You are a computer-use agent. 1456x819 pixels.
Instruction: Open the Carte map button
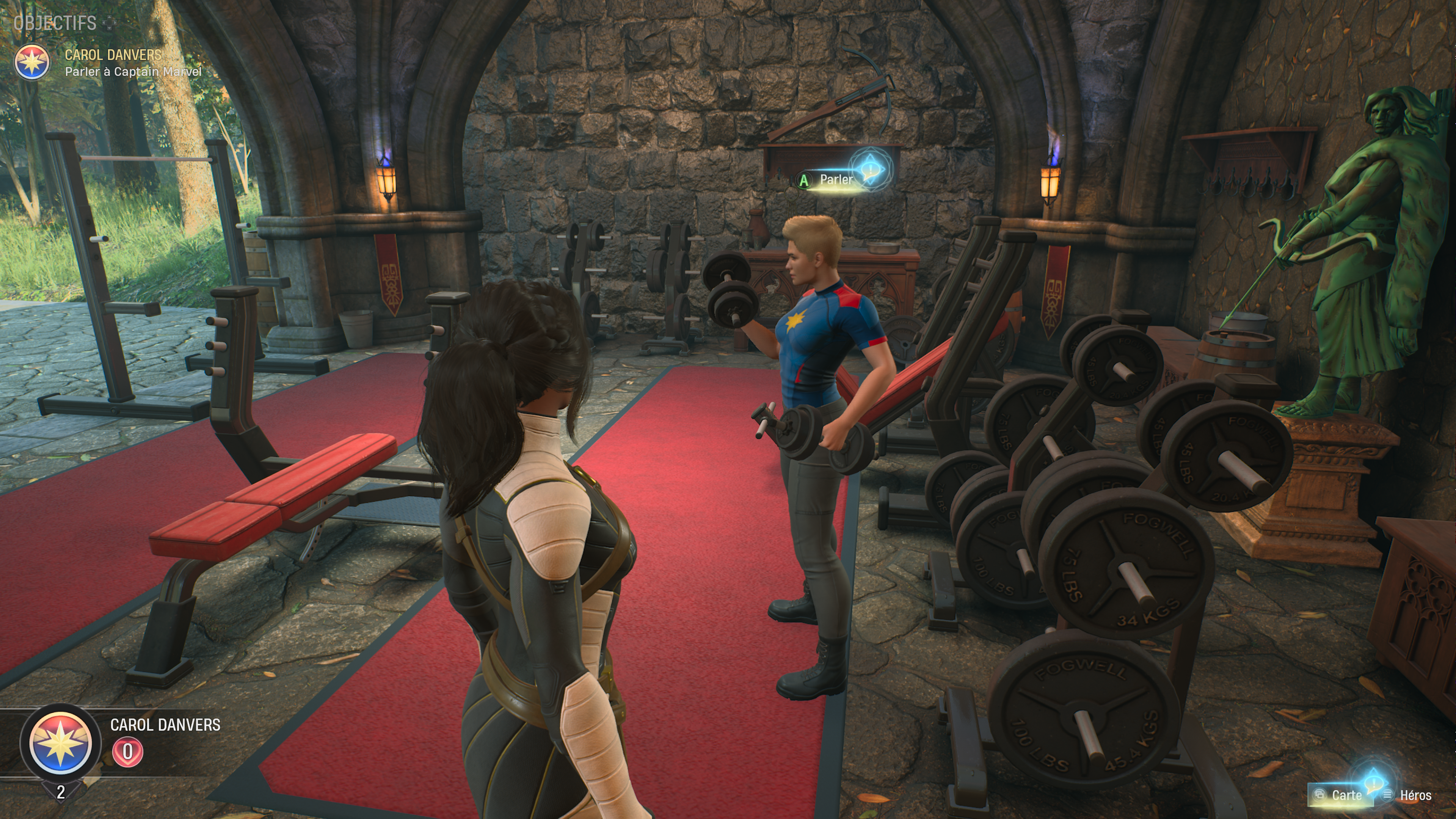1340,795
